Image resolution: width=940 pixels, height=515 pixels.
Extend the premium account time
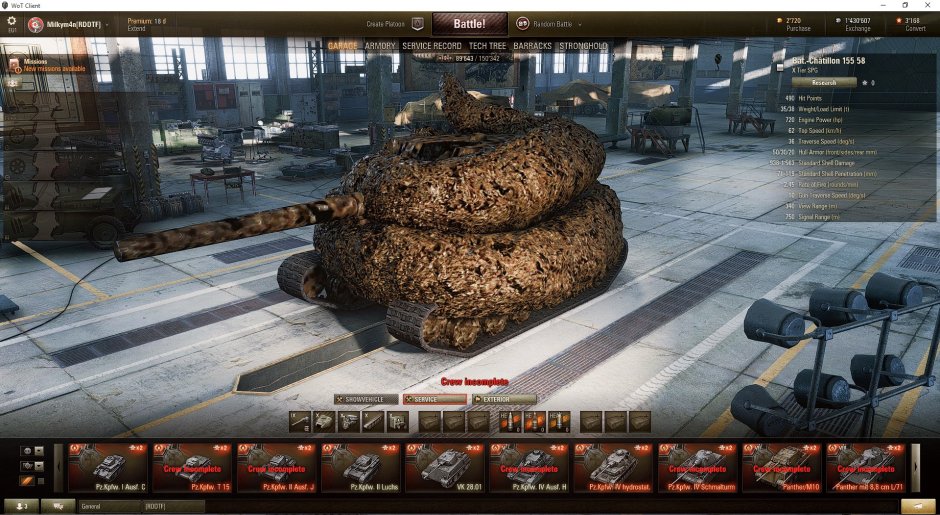click(137, 28)
